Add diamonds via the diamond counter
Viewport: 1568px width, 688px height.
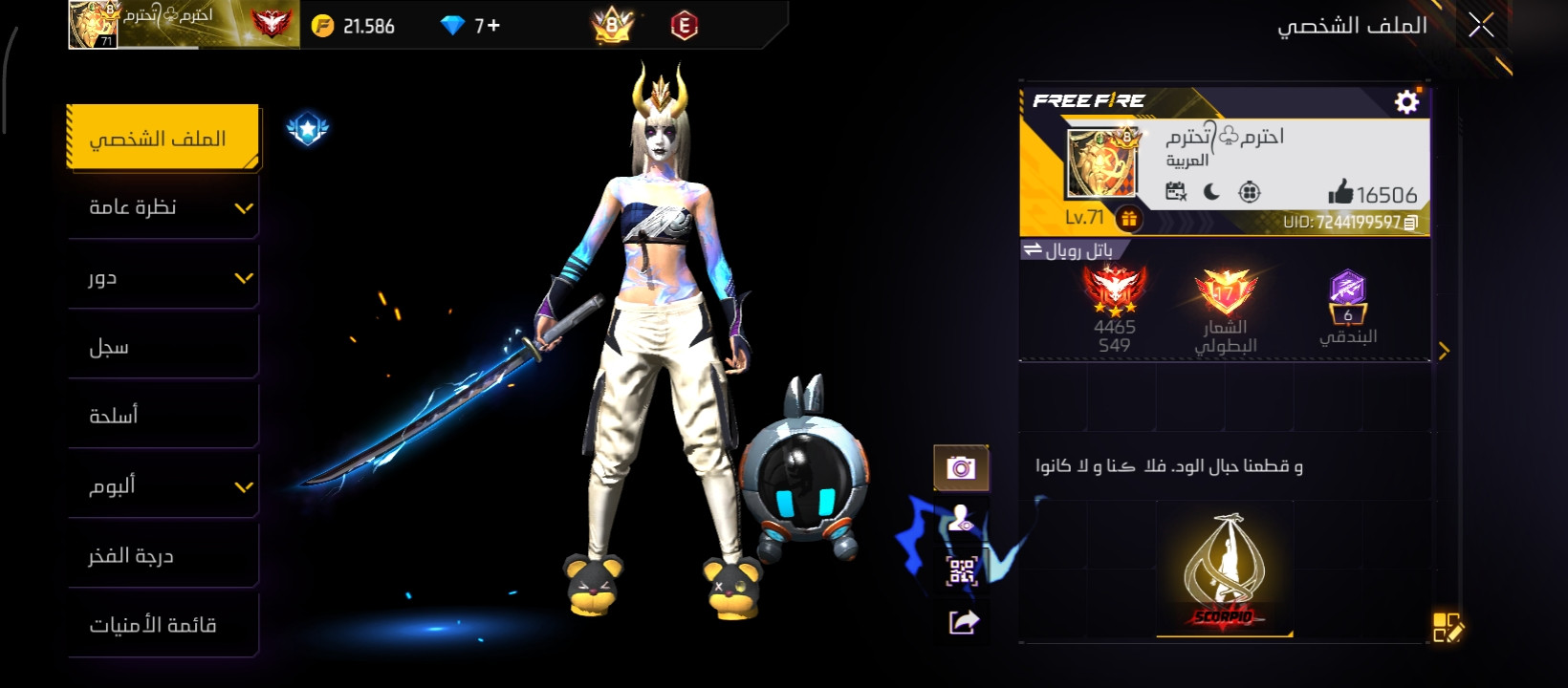472,26
